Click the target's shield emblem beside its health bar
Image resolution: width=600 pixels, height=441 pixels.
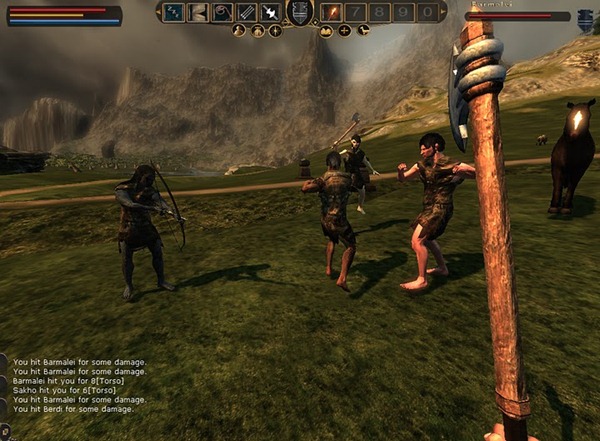tap(585, 17)
